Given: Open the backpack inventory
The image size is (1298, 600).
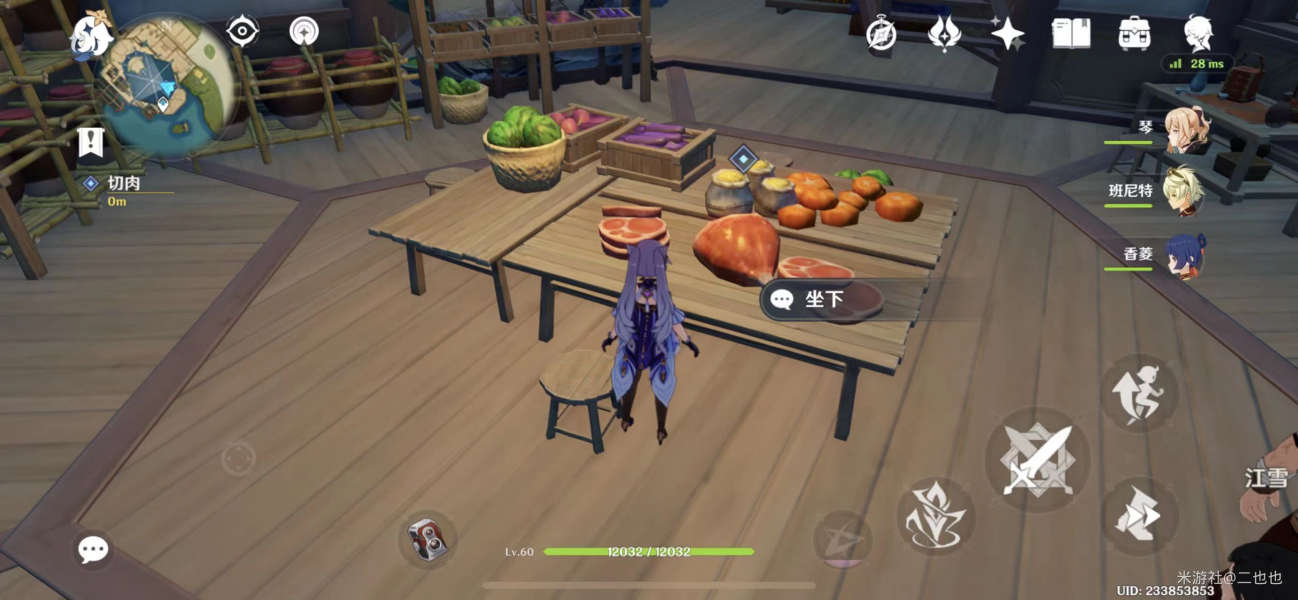Looking at the screenshot, I should coord(1134,34).
